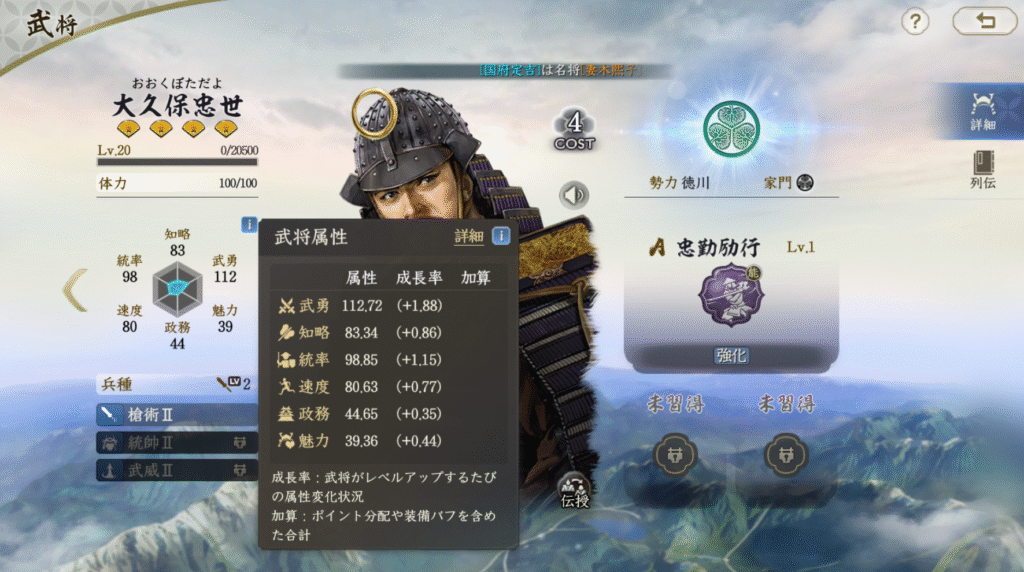The image size is (1024, 572).
Task: Select the 忠勤励行 skill emblem
Action: coord(730,295)
